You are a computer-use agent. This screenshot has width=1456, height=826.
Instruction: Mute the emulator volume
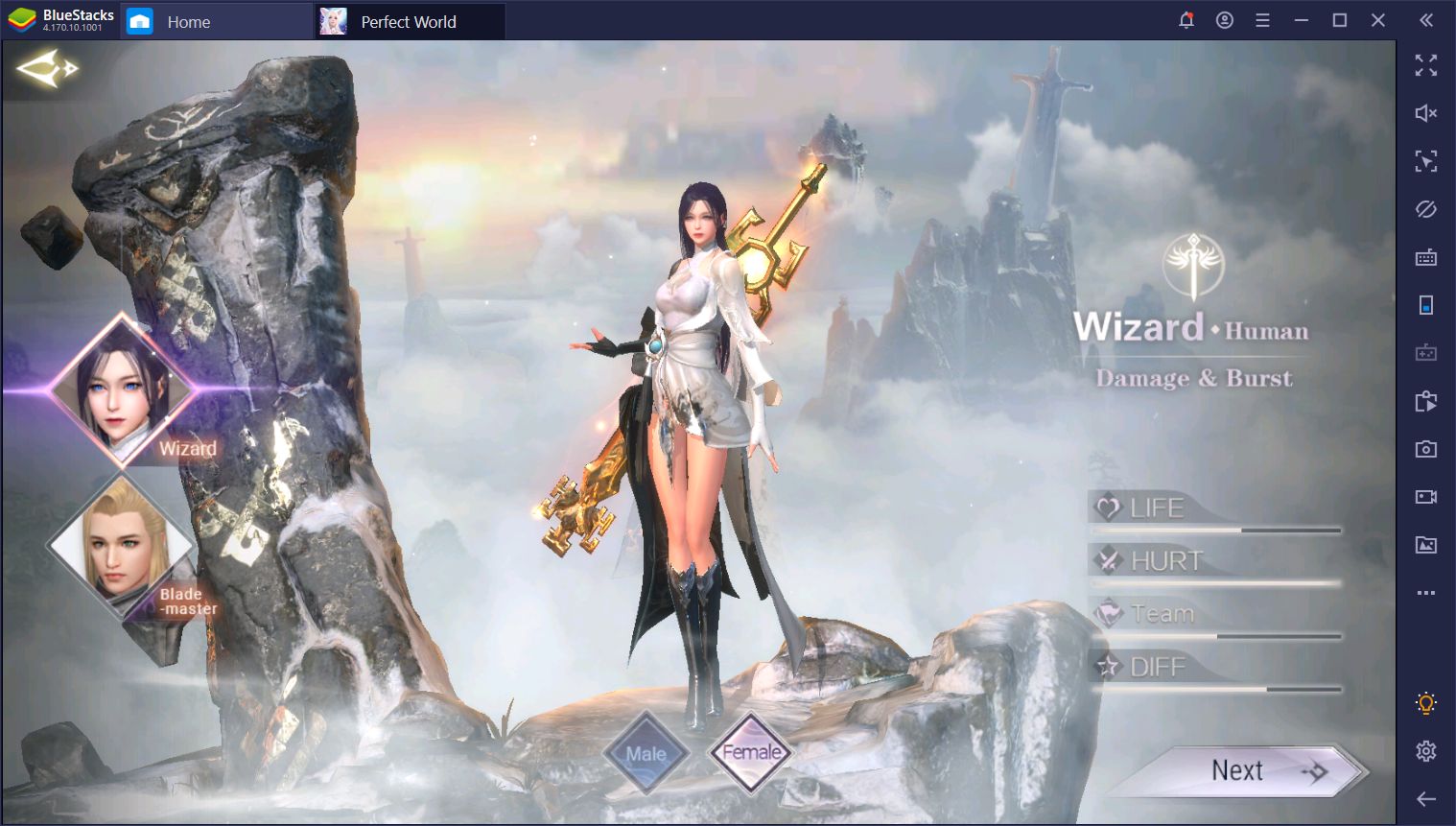click(x=1426, y=113)
